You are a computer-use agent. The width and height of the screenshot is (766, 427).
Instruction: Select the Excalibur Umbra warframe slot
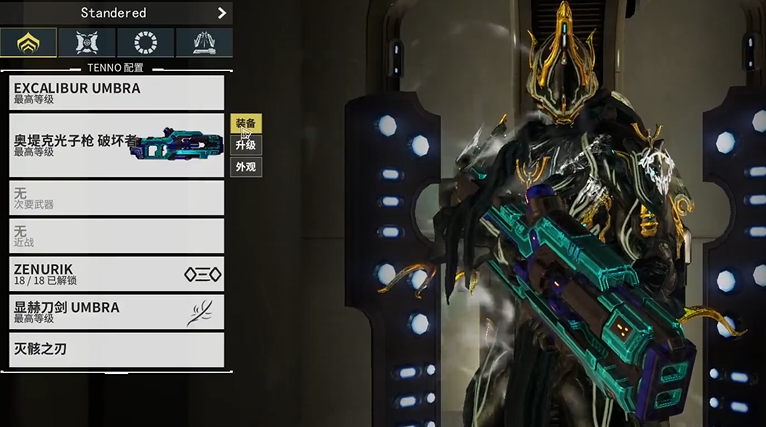click(116, 92)
